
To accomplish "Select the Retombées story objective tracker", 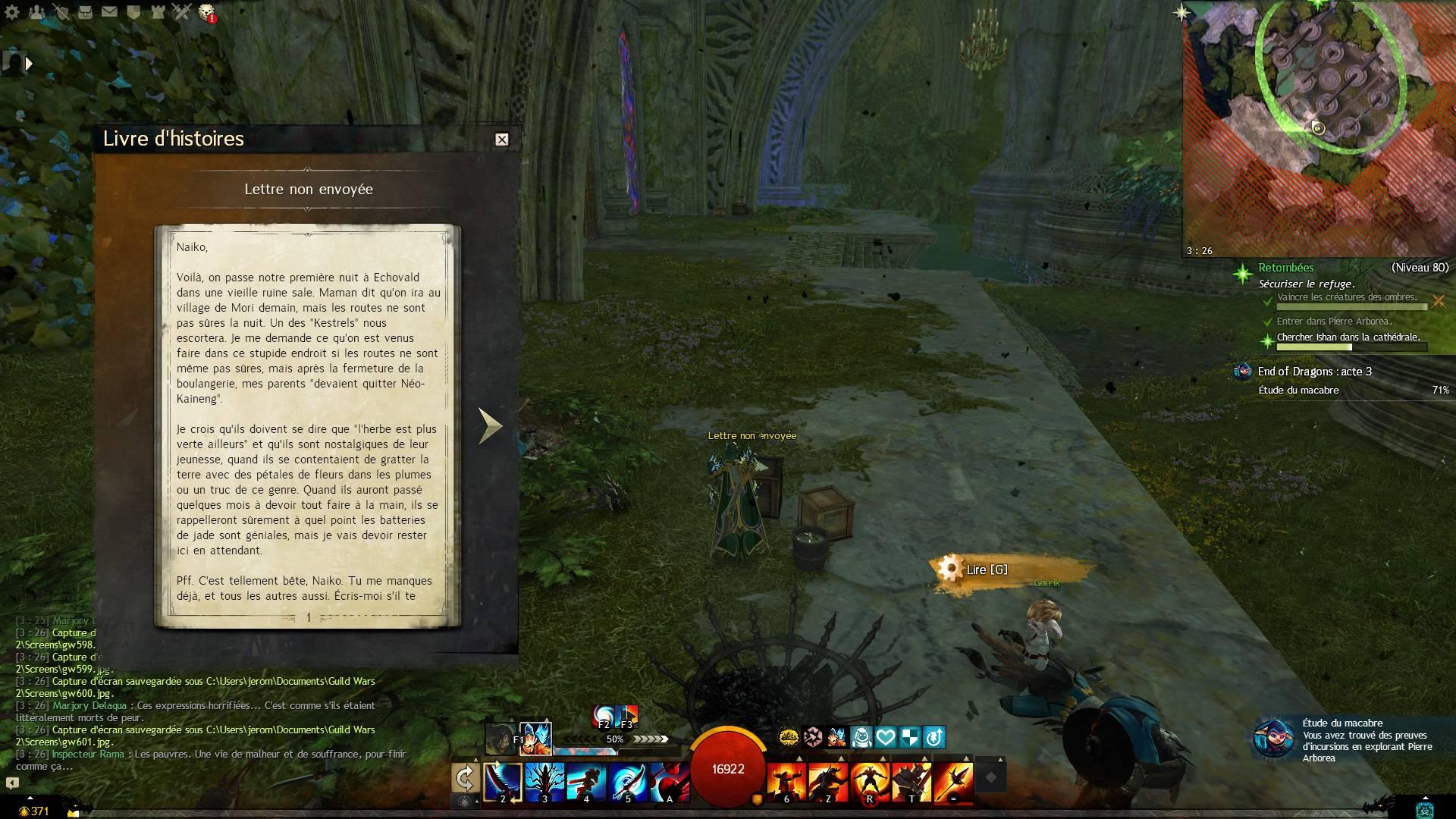I will [1285, 268].
